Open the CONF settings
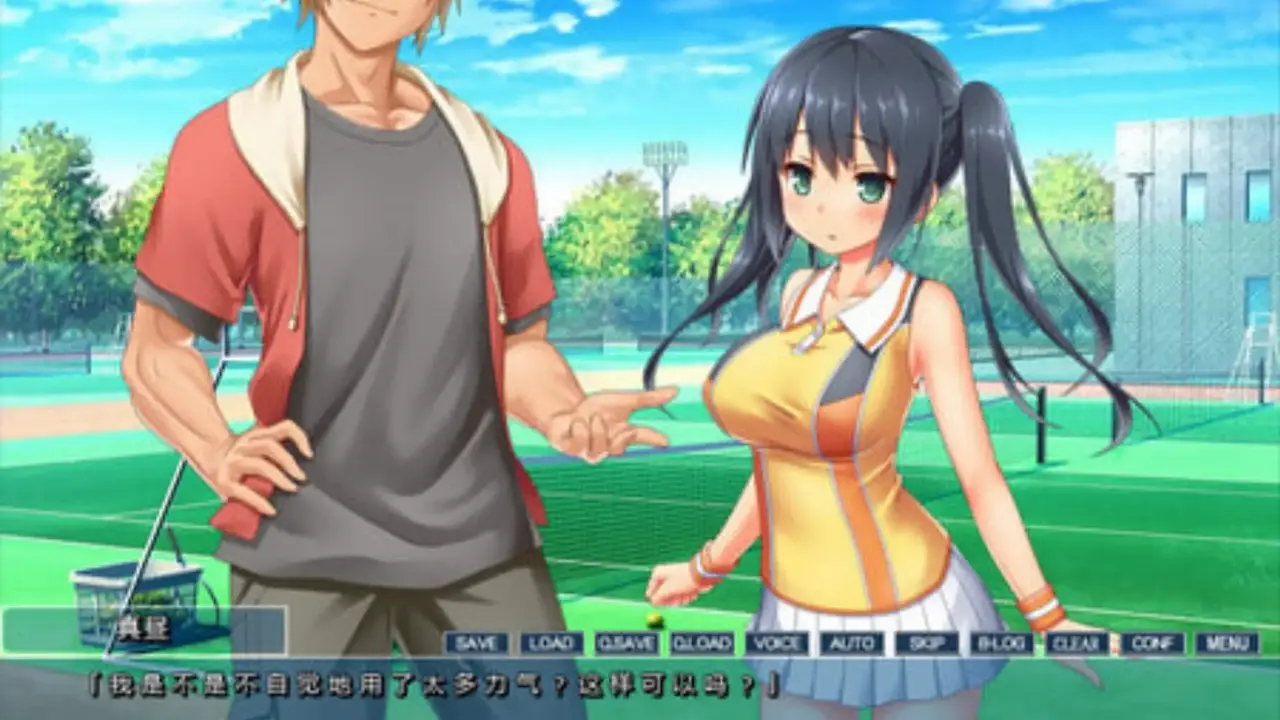1280x720 pixels. (x=1152, y=643)
